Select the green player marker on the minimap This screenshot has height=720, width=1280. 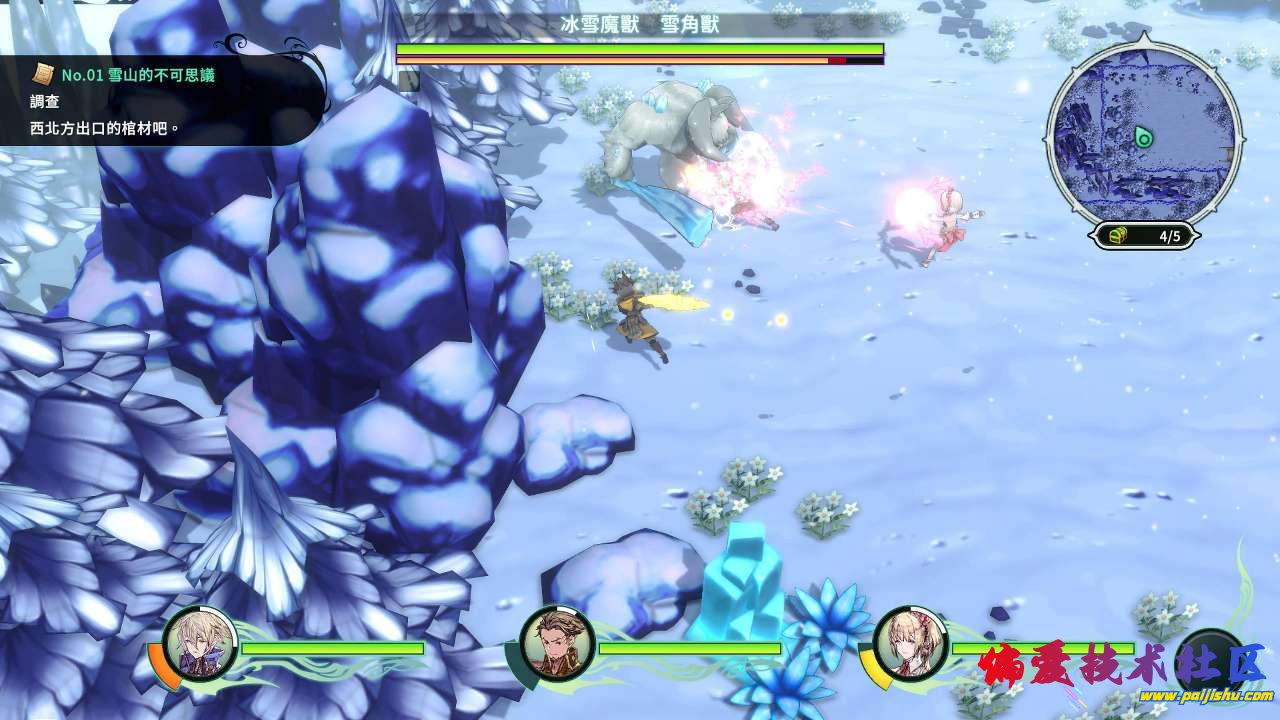(1144, 138)
